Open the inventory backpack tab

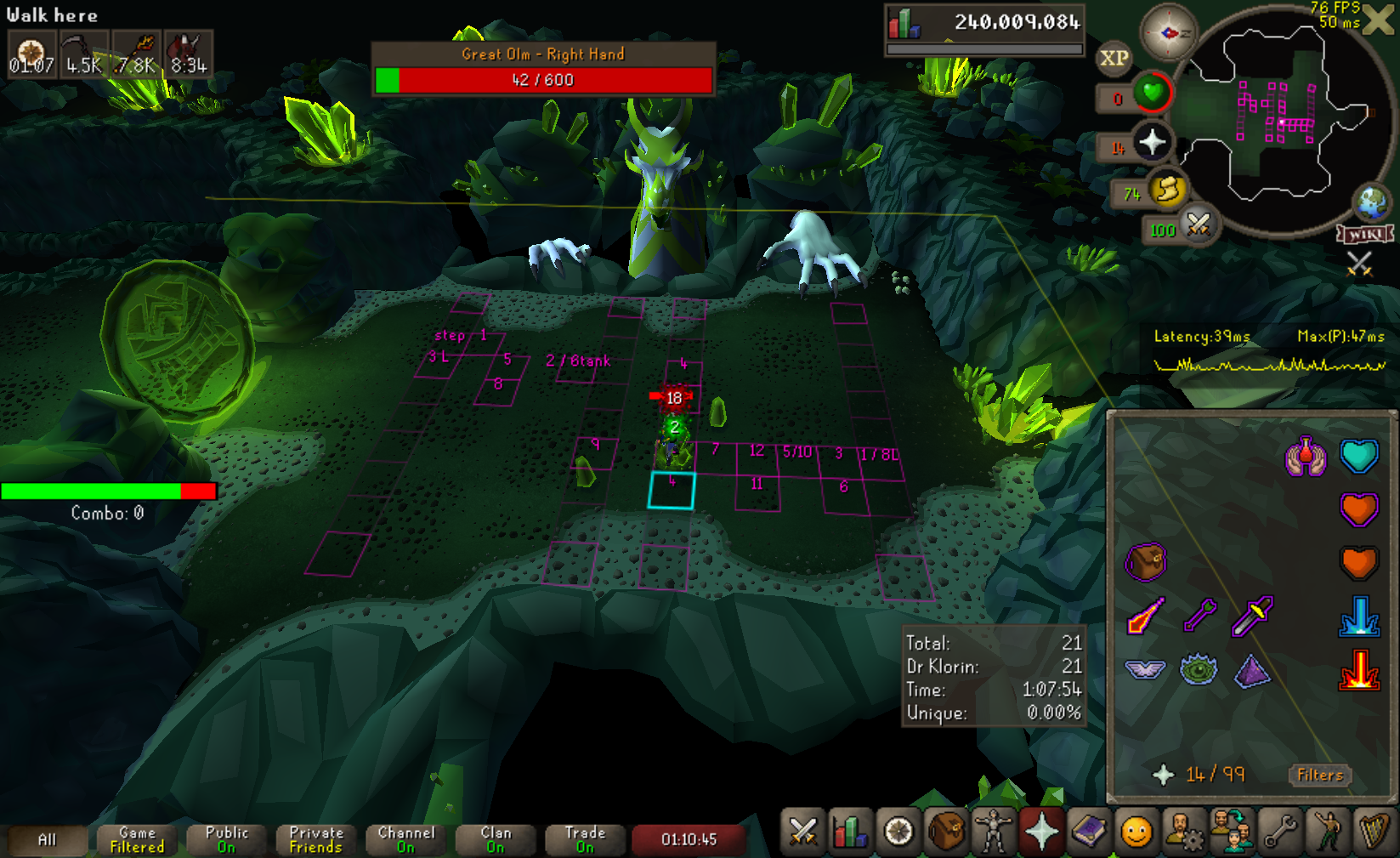[x=945, y=831]
